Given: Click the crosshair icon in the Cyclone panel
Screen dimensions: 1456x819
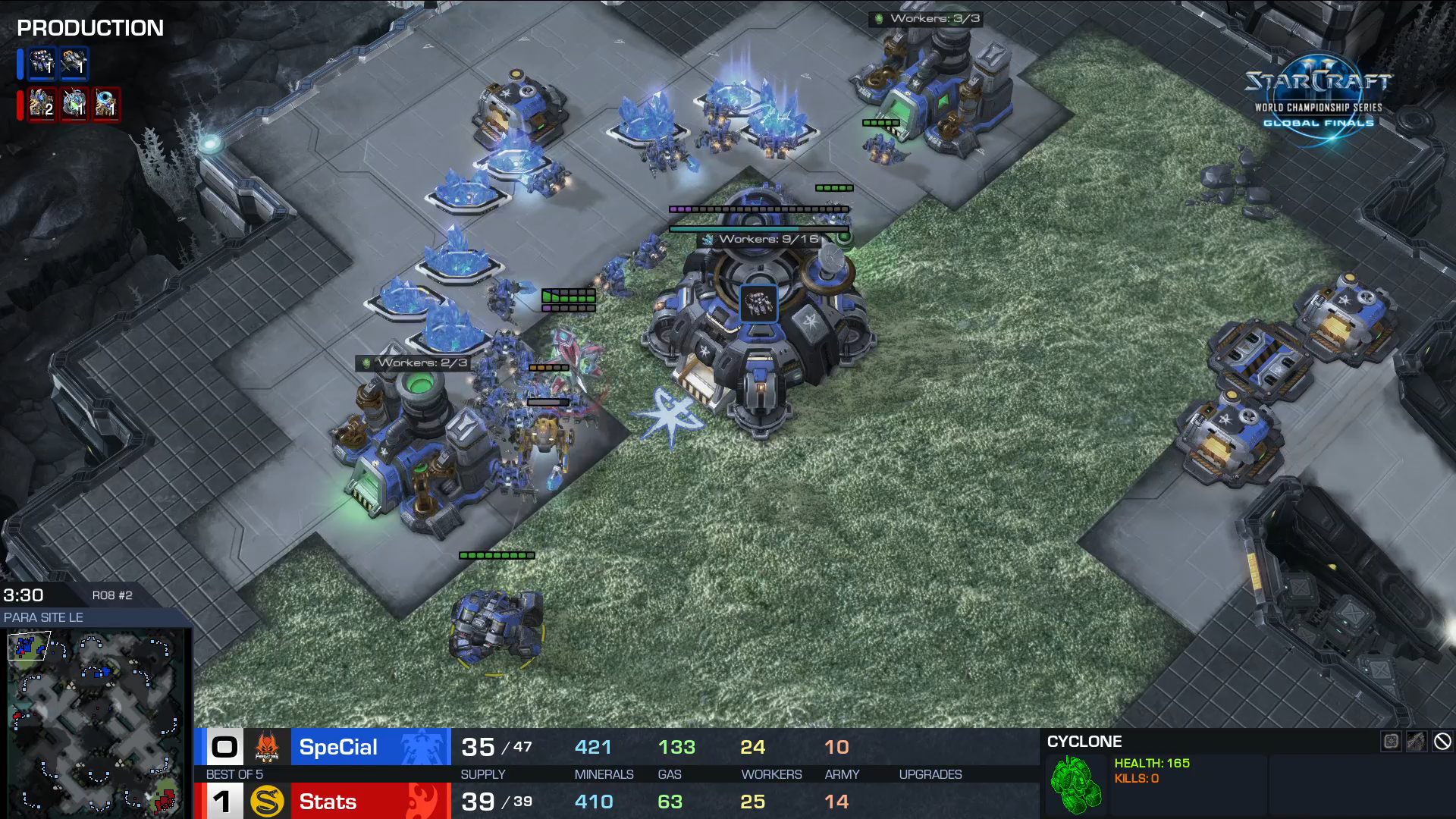Looking at the screenshot, I should click(x=1391, y=742).
